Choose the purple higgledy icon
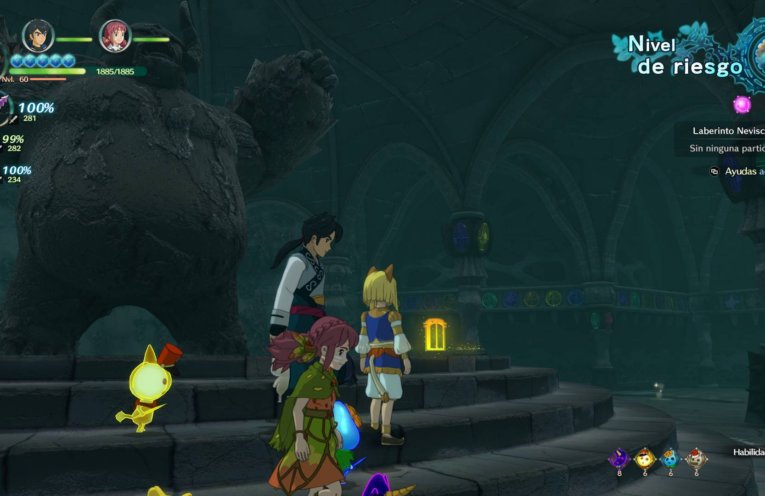Image resolution: width=765 pixels, height=496 pixels. [x=619, y=458]
